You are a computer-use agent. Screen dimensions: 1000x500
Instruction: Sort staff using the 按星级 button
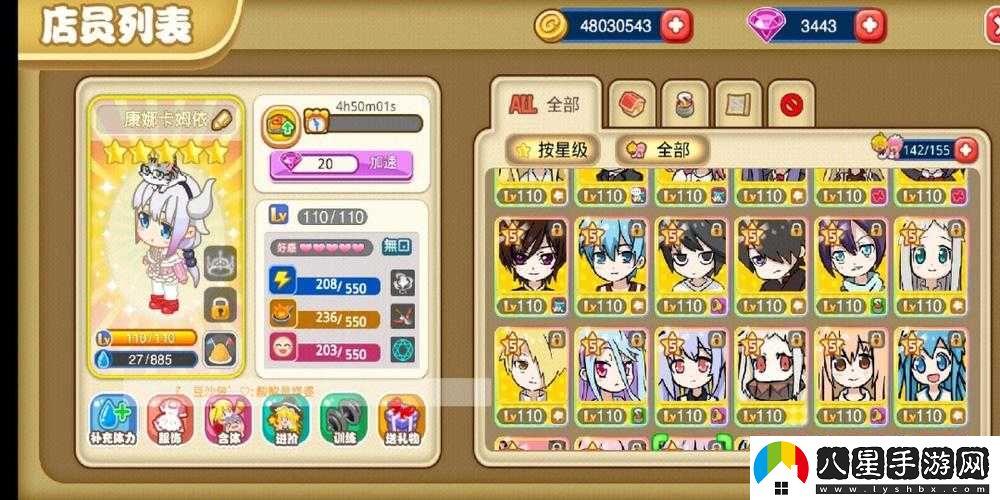tap(553, 150)
